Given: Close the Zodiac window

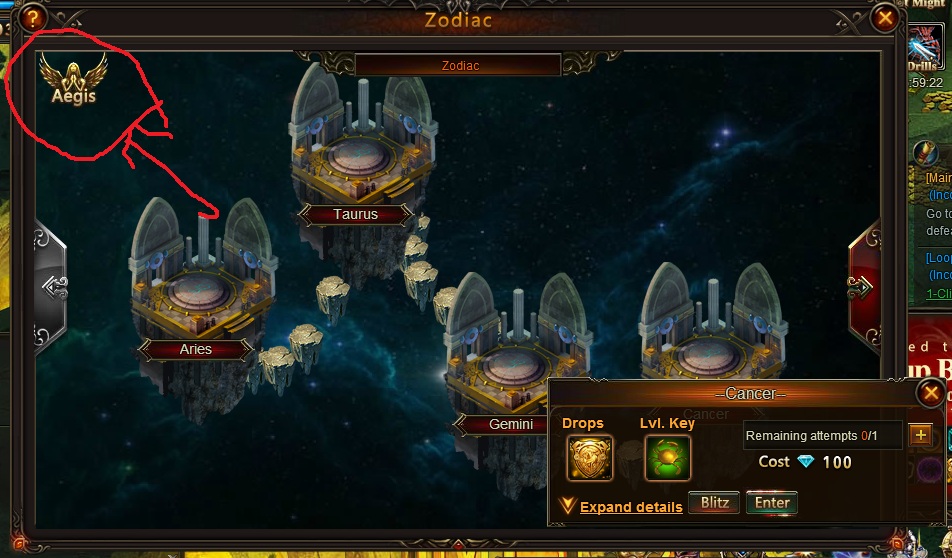Looking at the screenshot, I should [885, 18].
